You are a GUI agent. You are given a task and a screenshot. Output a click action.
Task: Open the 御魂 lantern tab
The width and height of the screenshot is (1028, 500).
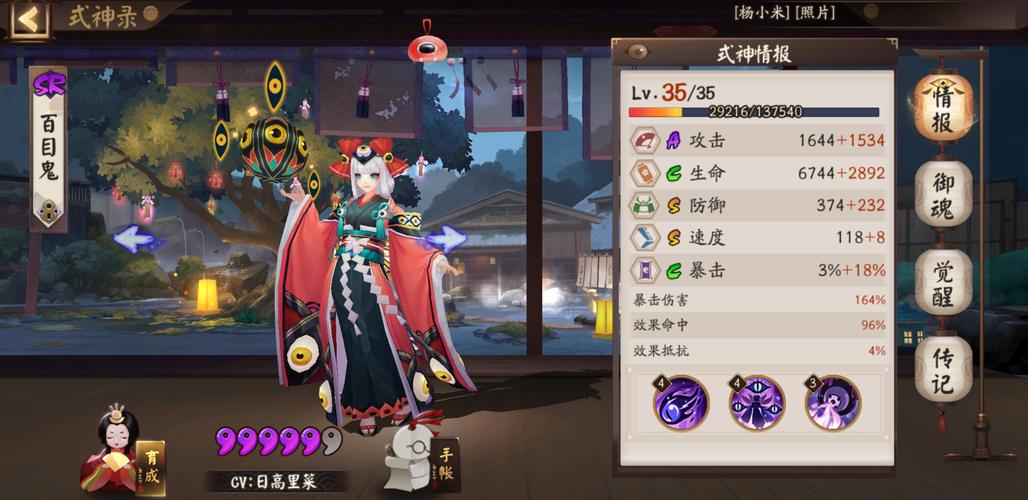tap(942, 195)
